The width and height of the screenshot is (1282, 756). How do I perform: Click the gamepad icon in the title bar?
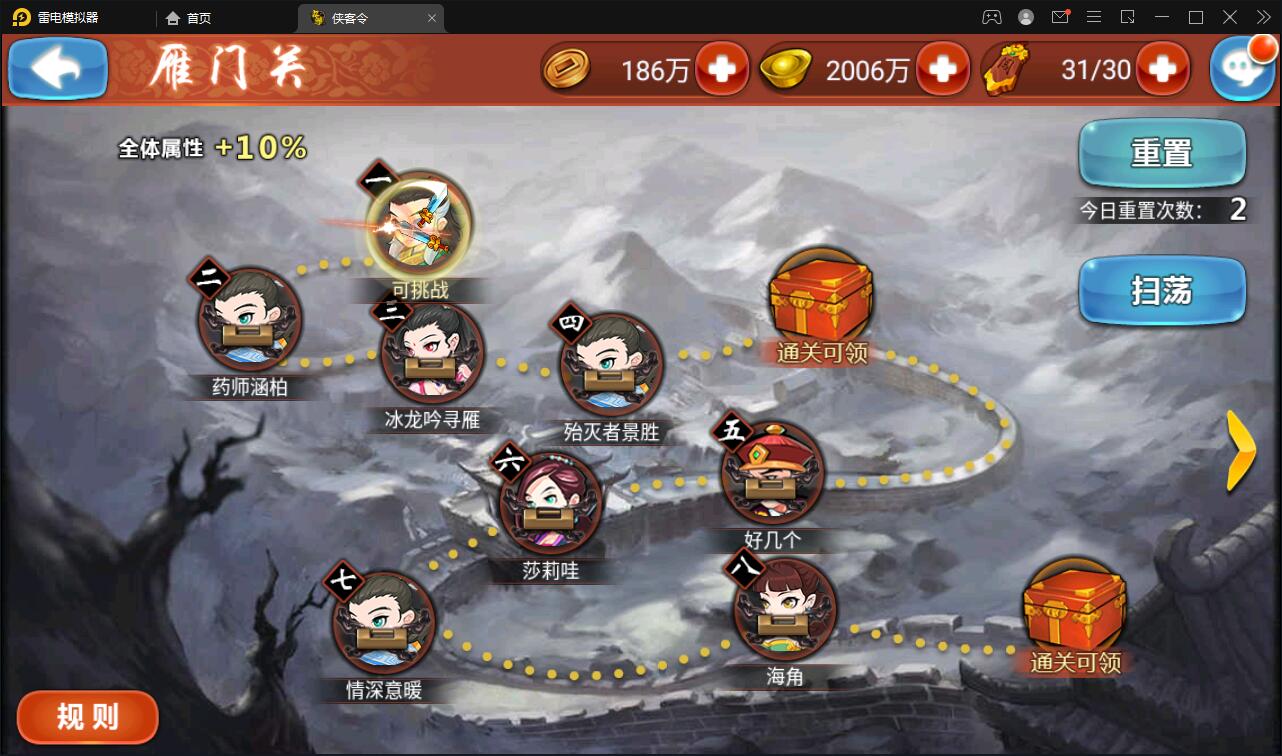pyautogui.click(x=991, y=17)
